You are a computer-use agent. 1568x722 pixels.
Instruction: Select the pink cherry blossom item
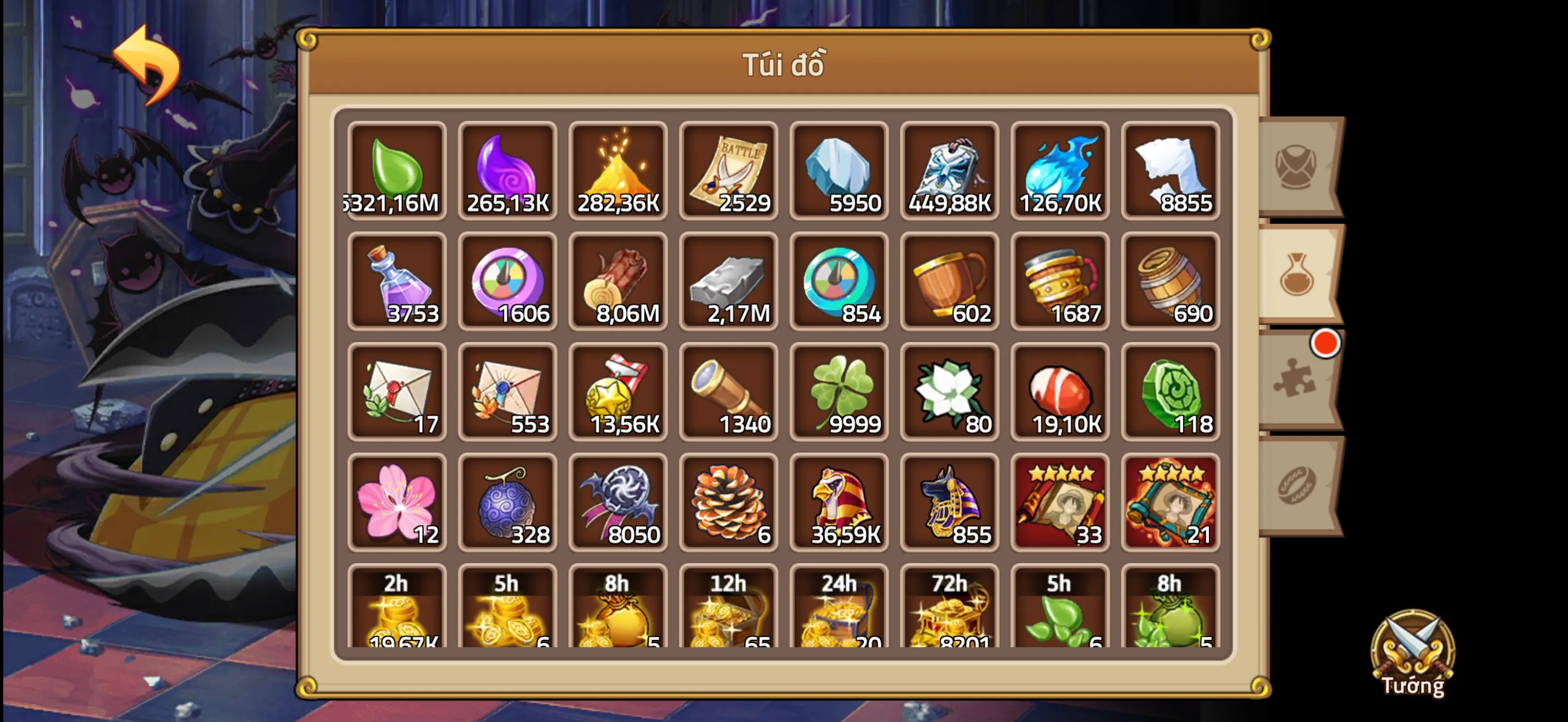[x=396, y=503]
